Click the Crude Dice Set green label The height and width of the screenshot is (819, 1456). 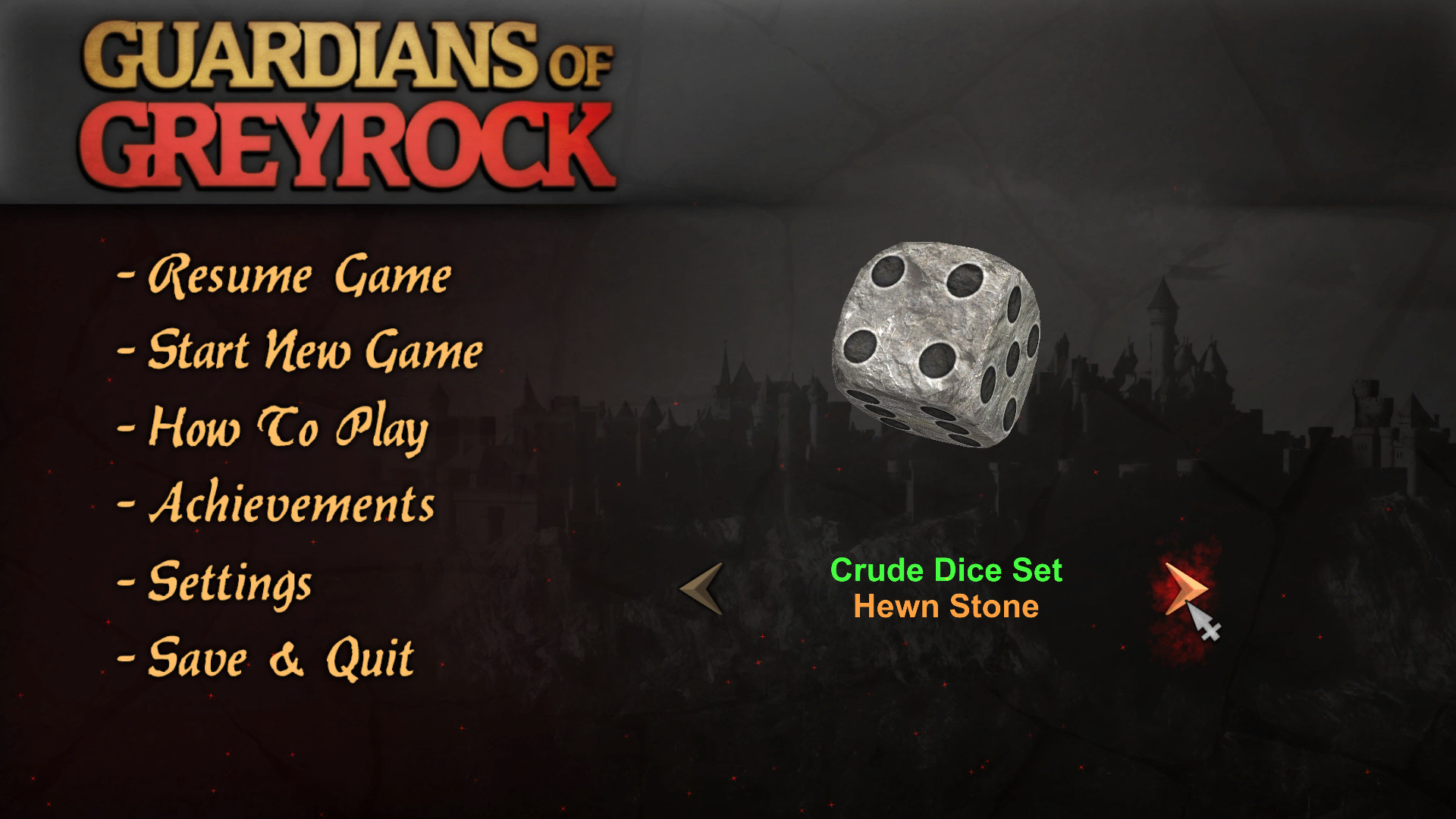947,571
